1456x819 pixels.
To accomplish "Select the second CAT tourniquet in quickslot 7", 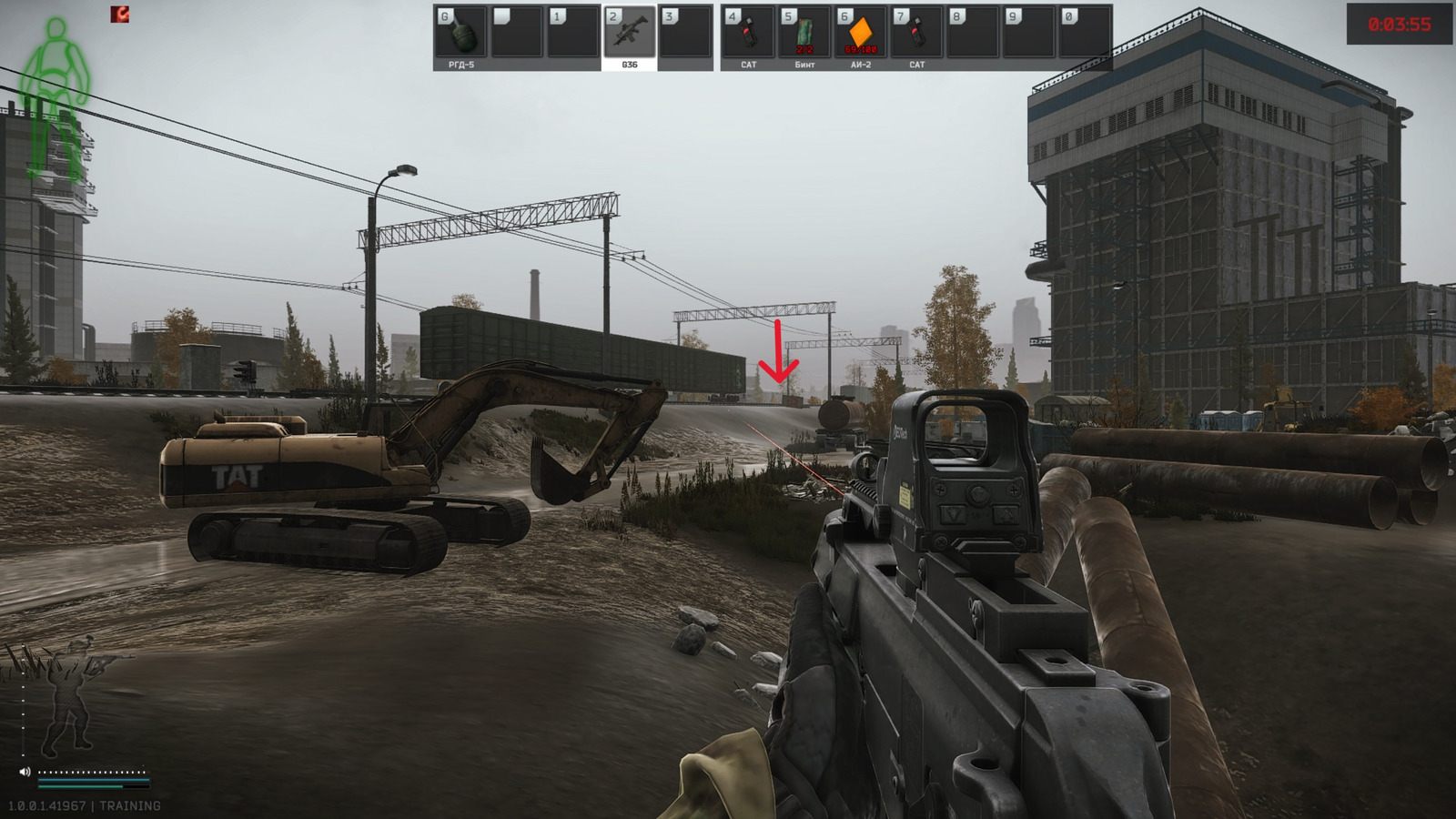I will 917,32.
